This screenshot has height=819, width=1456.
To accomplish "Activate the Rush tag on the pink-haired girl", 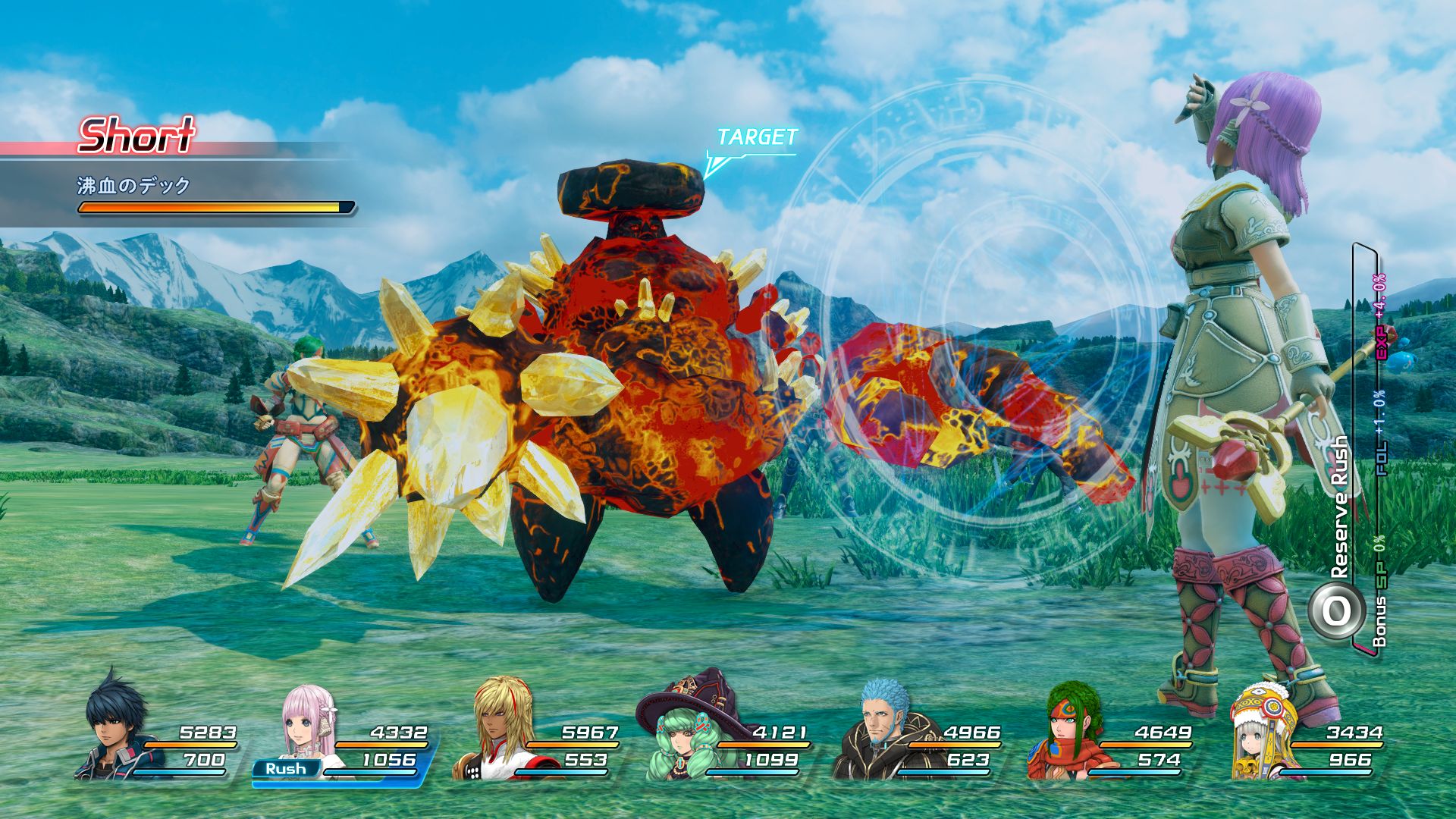I will pyautogui.click(x=285, y=769).
